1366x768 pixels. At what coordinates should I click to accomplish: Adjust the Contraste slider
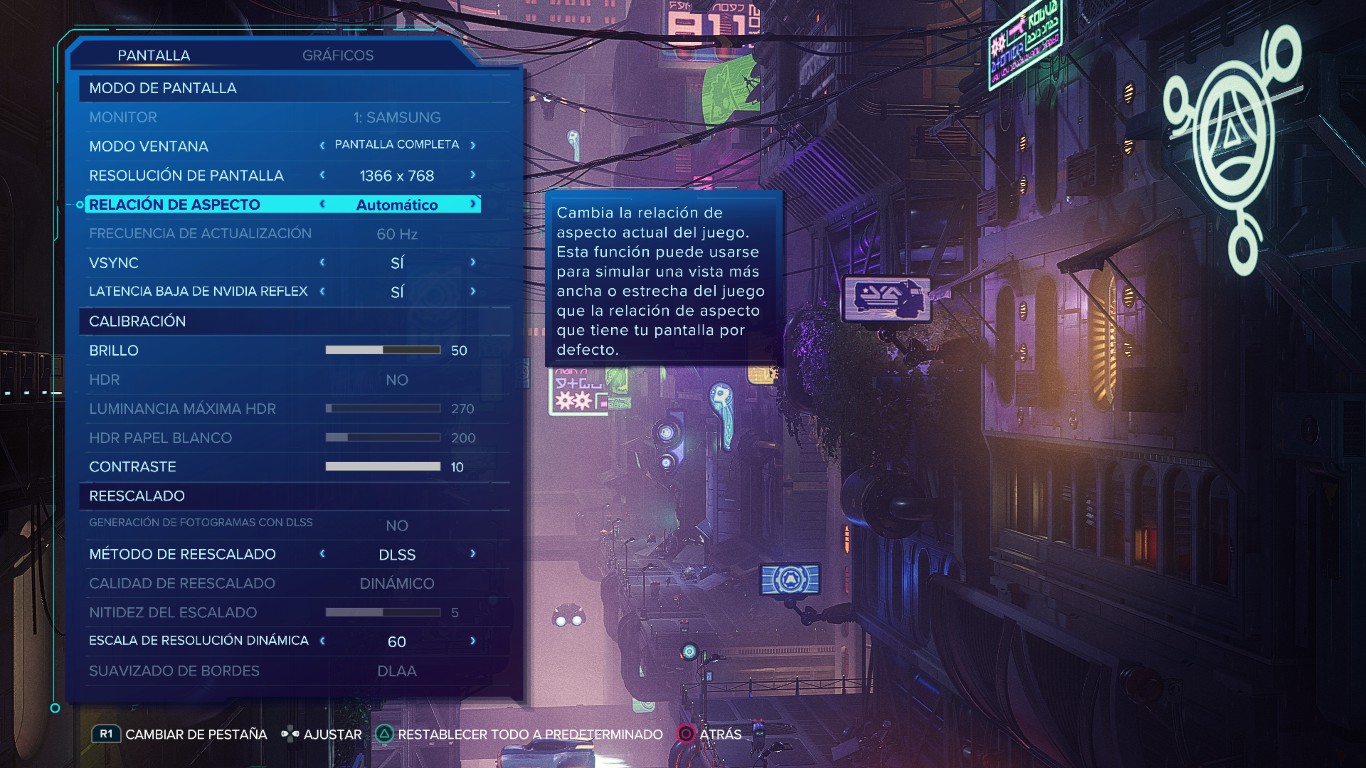[x=383, y=467]
